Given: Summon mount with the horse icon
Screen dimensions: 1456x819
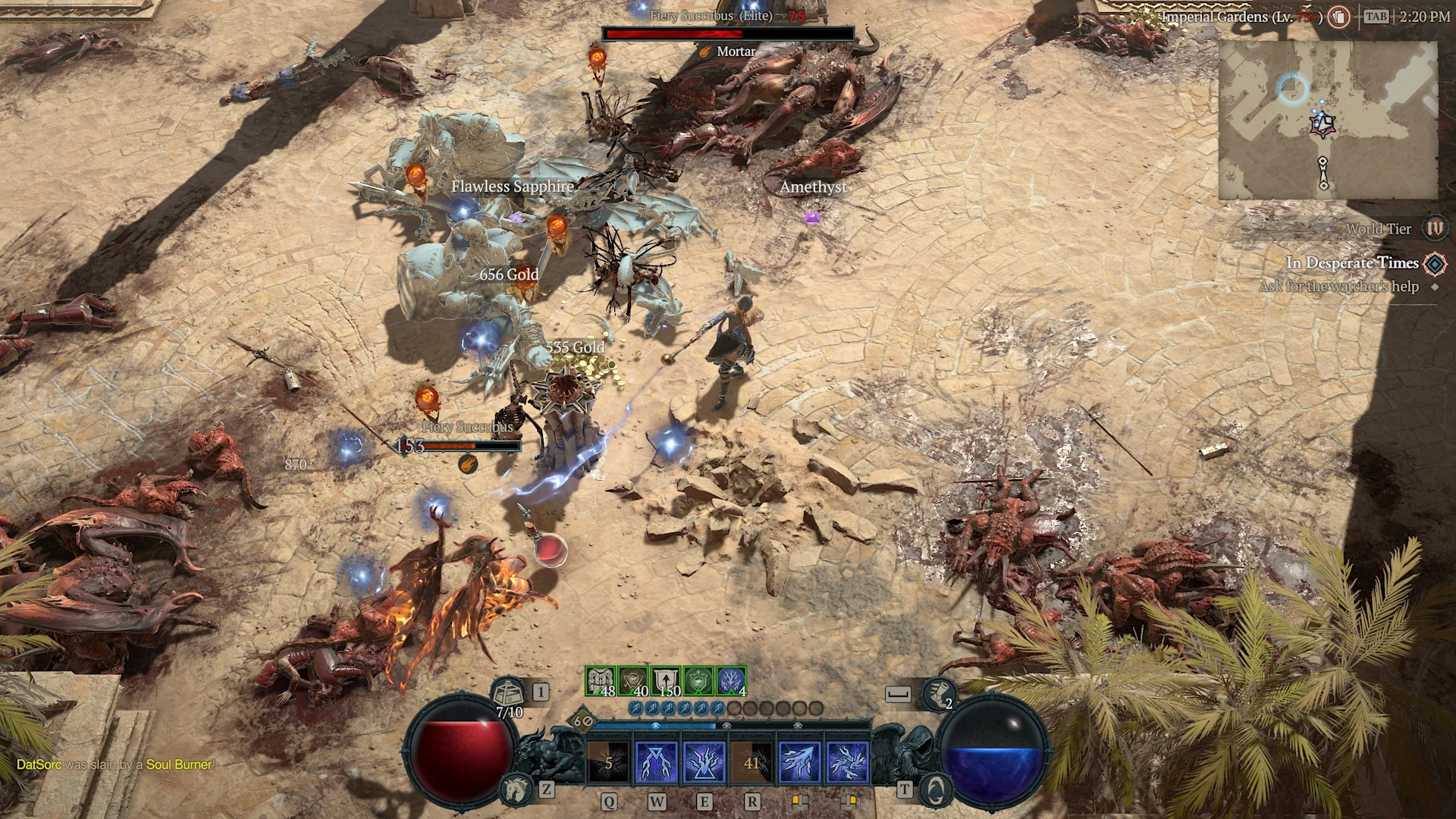Looking at the screenshot, I should coord(516,789).
